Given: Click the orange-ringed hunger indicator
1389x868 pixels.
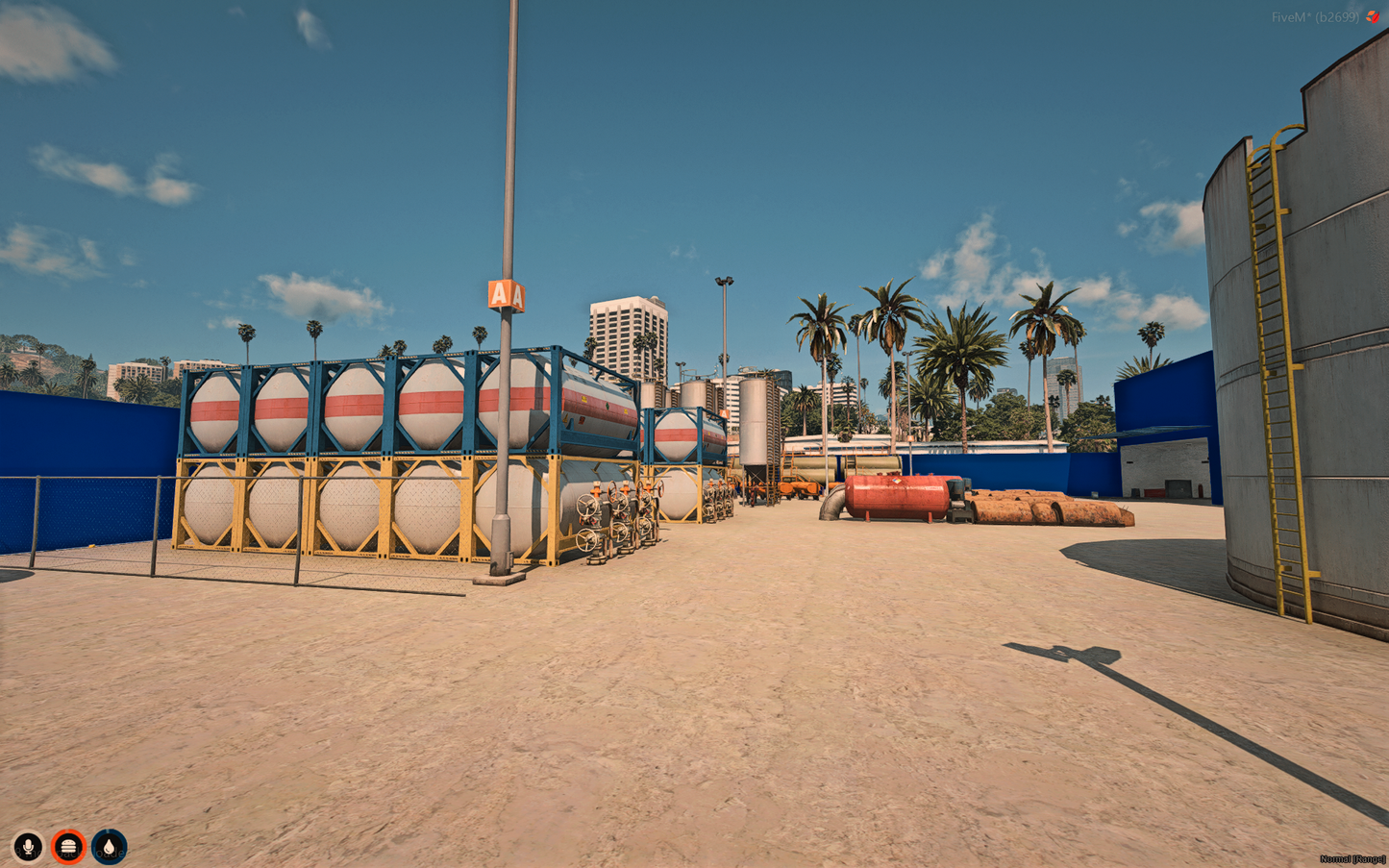Looking at the screenshot, I should 70,847.
